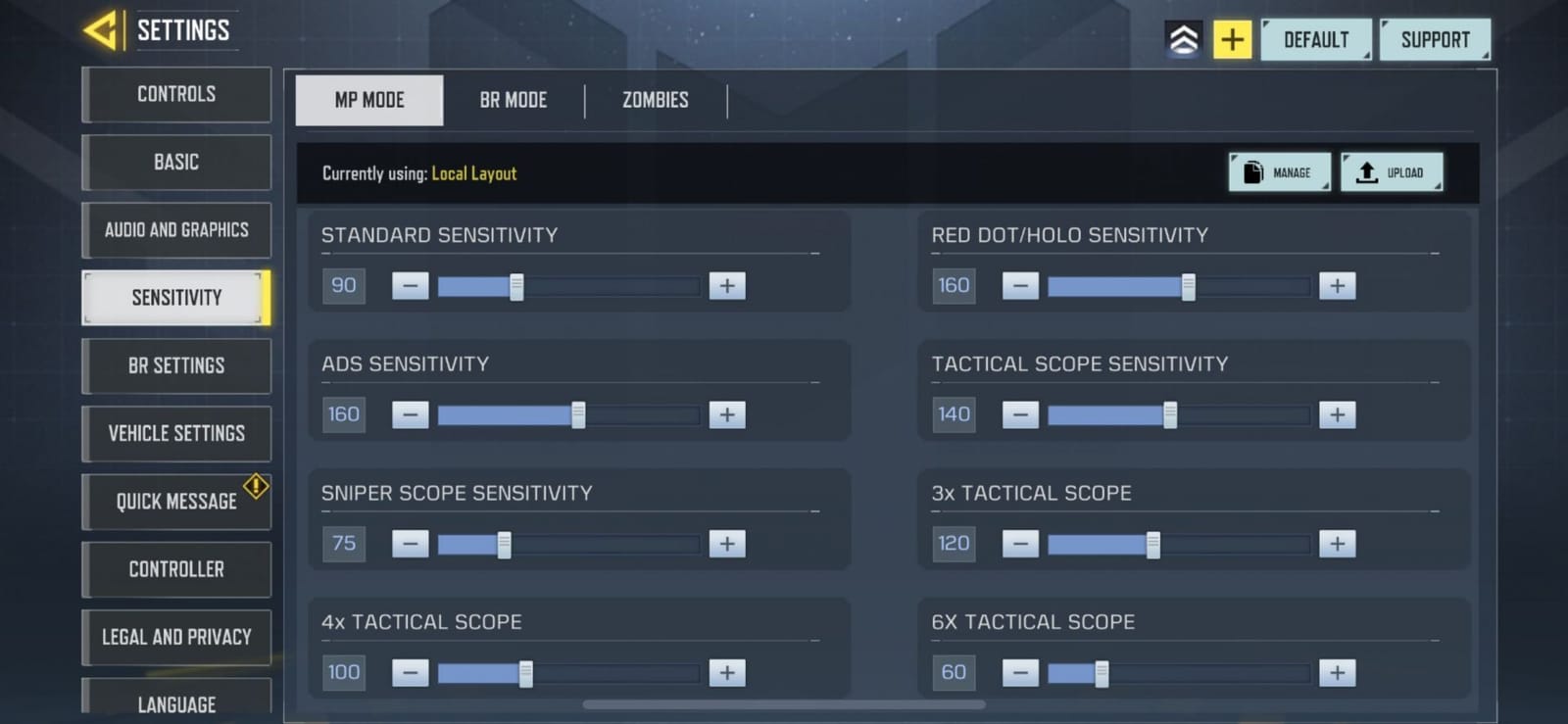Open the ZOMBIES tab

pos(653,100)
